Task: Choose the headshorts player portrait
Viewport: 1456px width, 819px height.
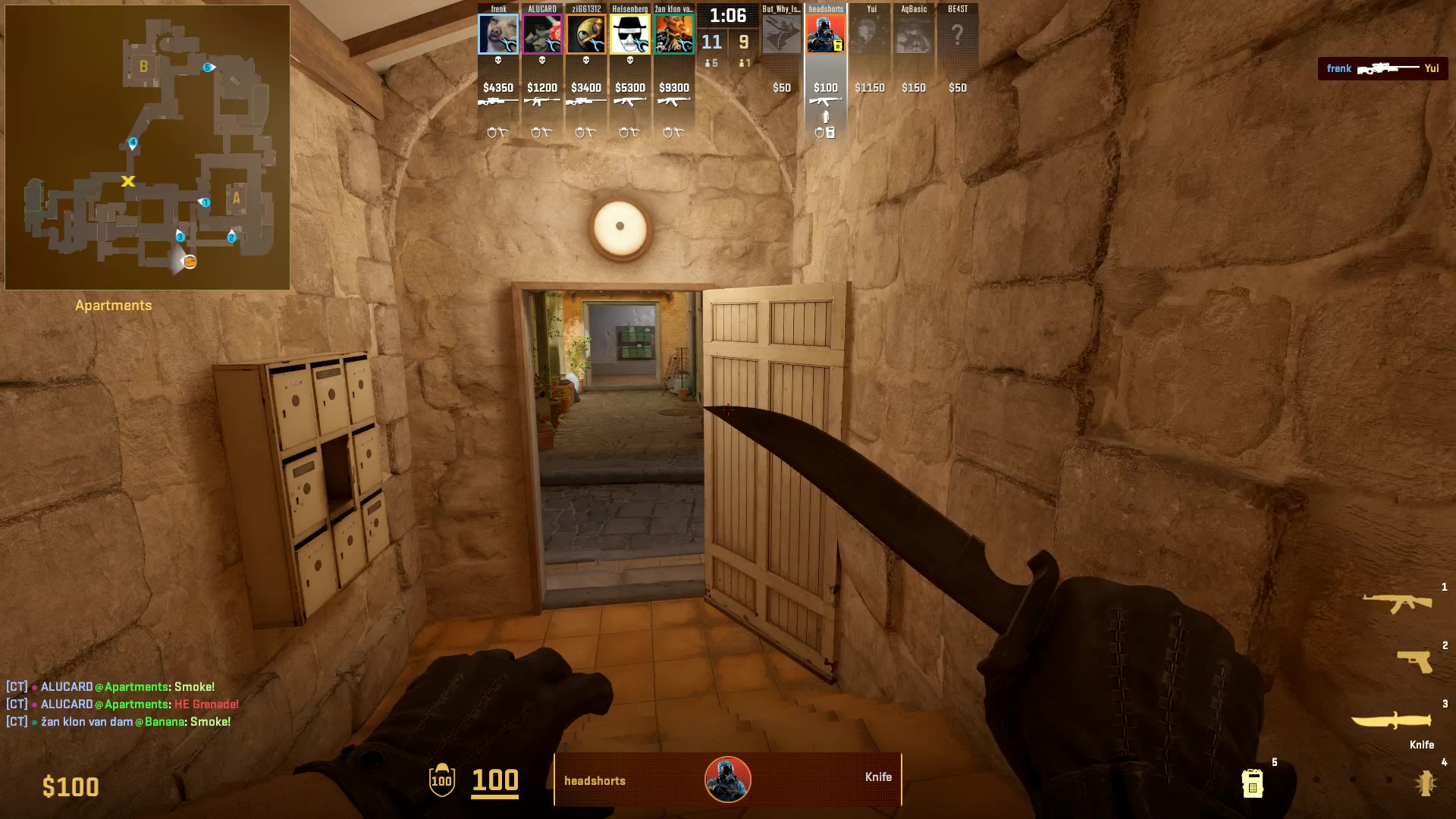Action: tap(826, 34)
